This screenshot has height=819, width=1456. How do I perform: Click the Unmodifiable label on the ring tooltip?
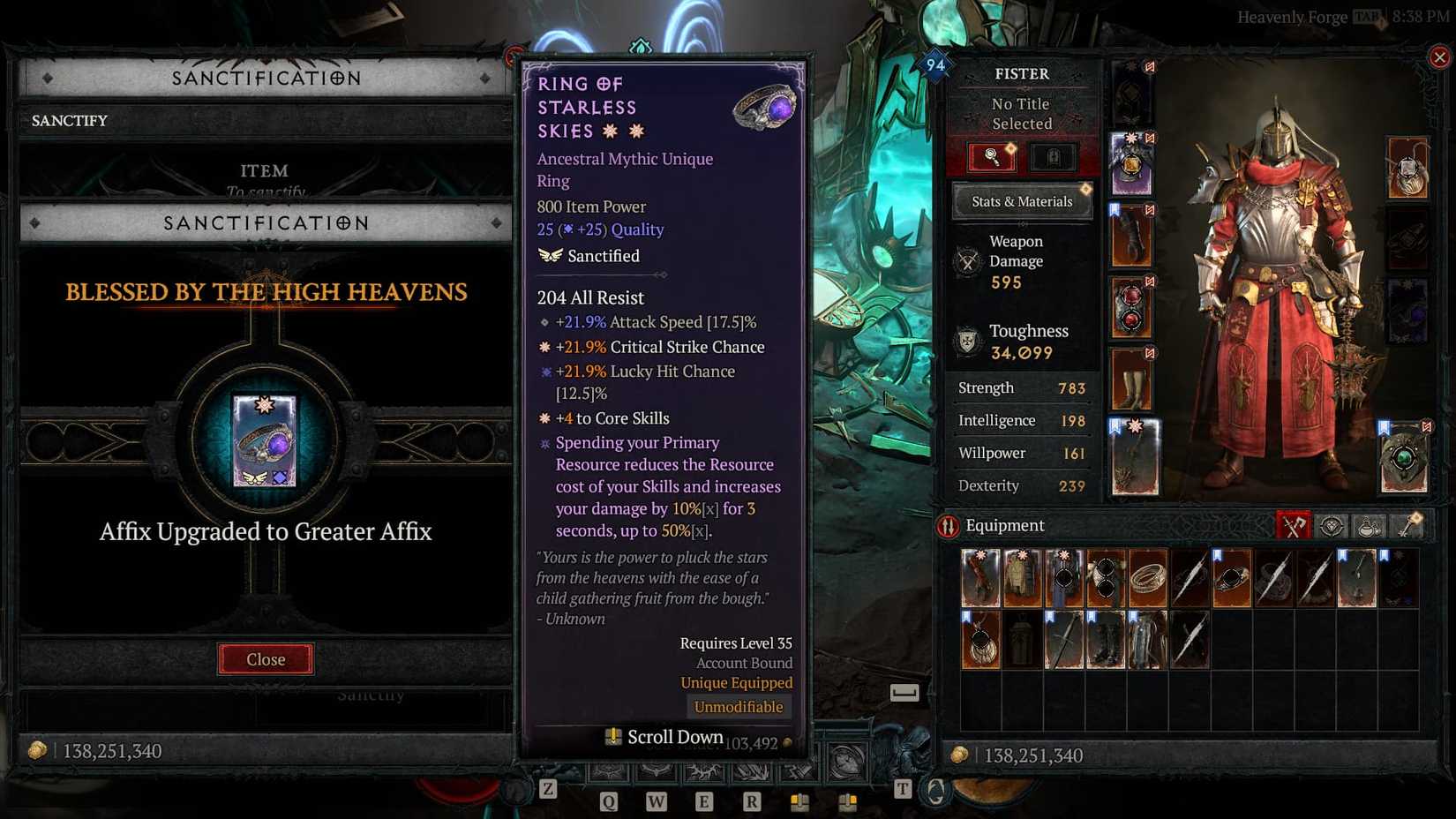click(x=739, y=706)
